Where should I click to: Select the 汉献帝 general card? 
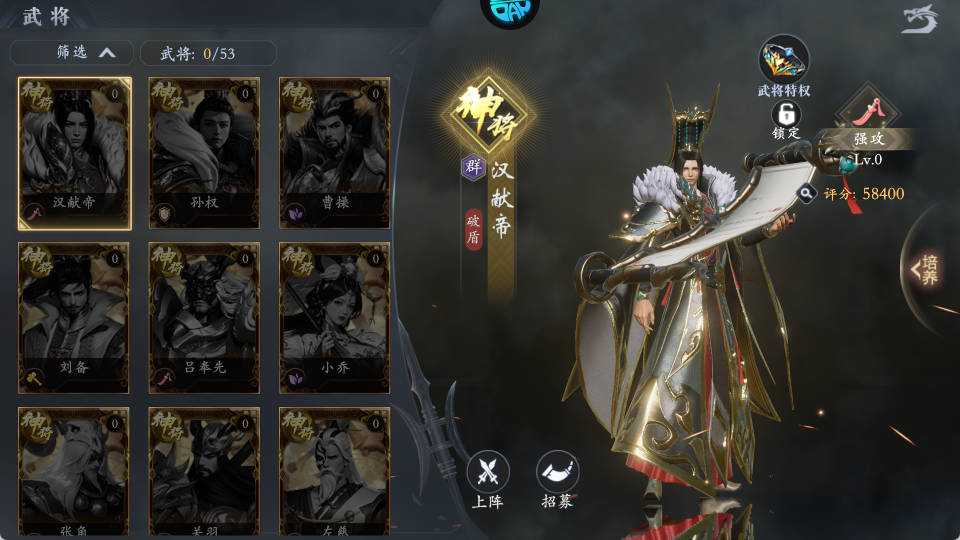pos(75,152)
